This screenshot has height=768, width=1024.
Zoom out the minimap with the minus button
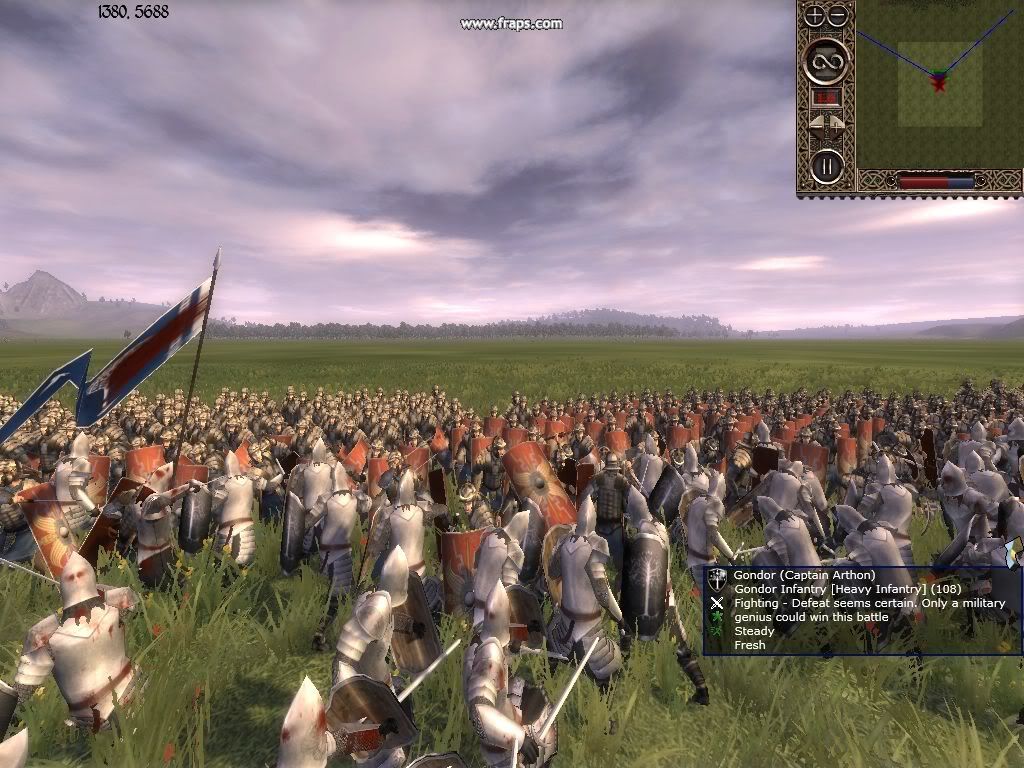[838, 16]
